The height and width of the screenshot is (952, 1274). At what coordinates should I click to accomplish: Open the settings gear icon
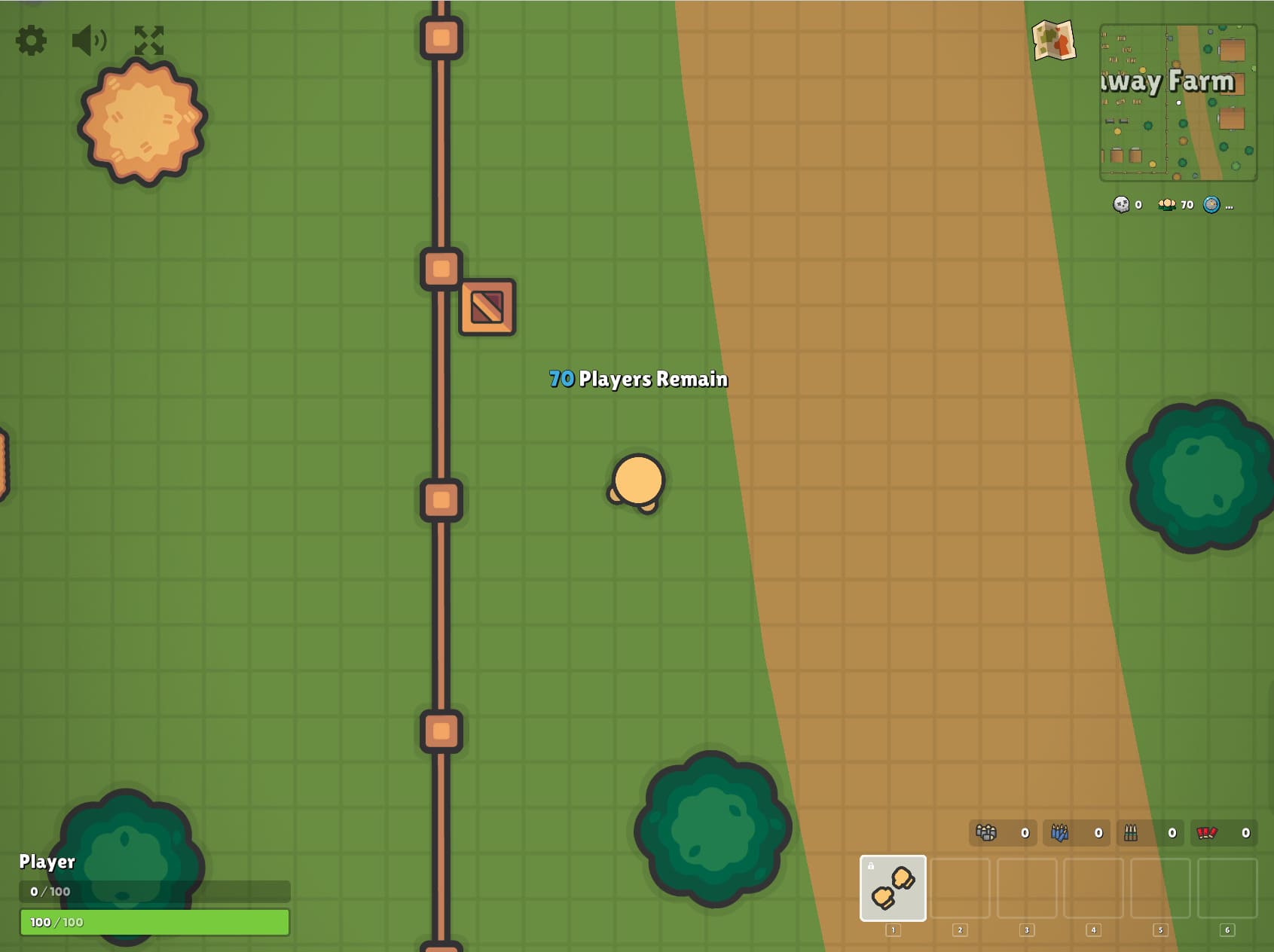click(32, 41)
